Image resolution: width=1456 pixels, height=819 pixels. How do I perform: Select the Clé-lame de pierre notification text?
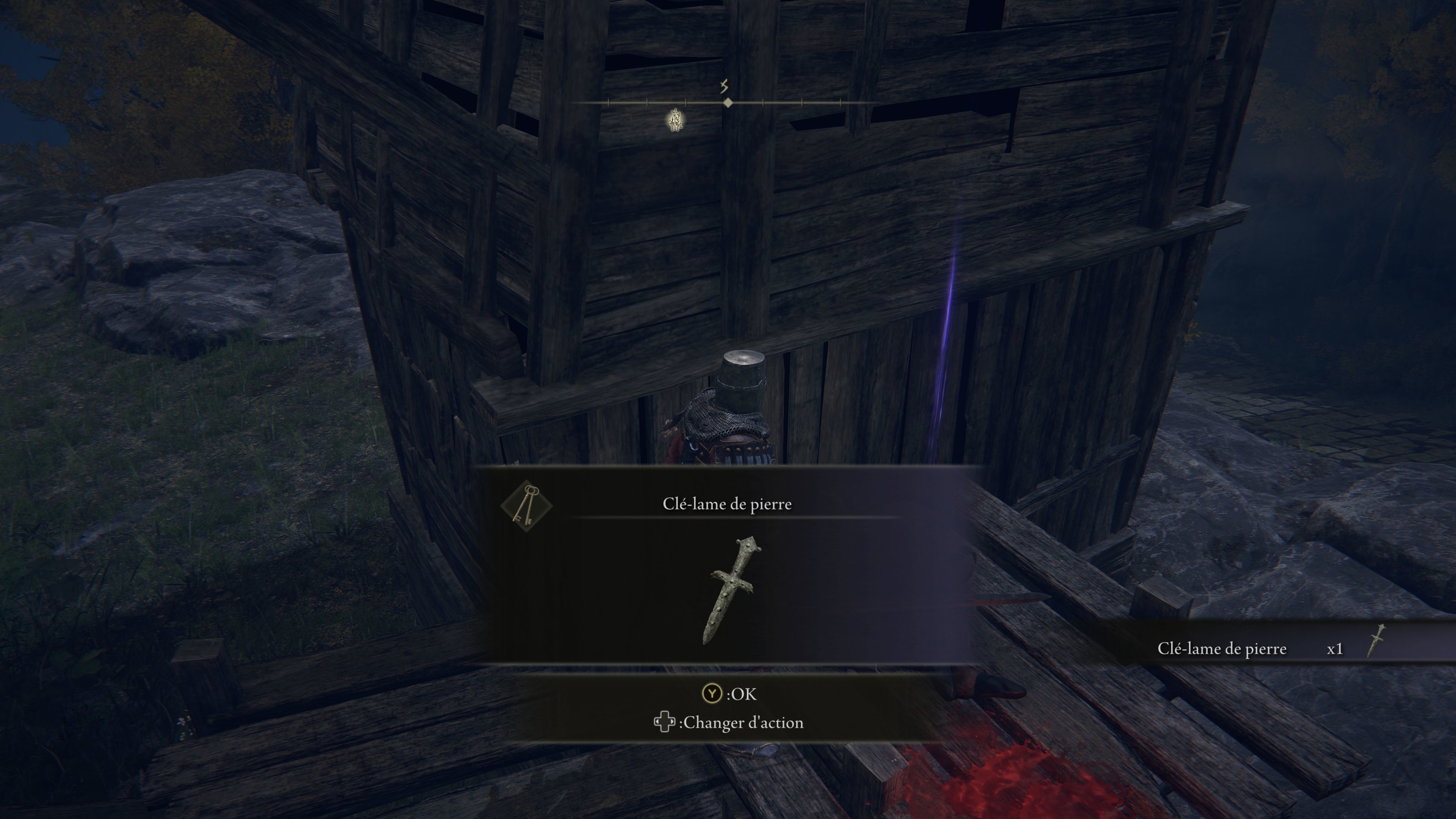click(1222, 649)
